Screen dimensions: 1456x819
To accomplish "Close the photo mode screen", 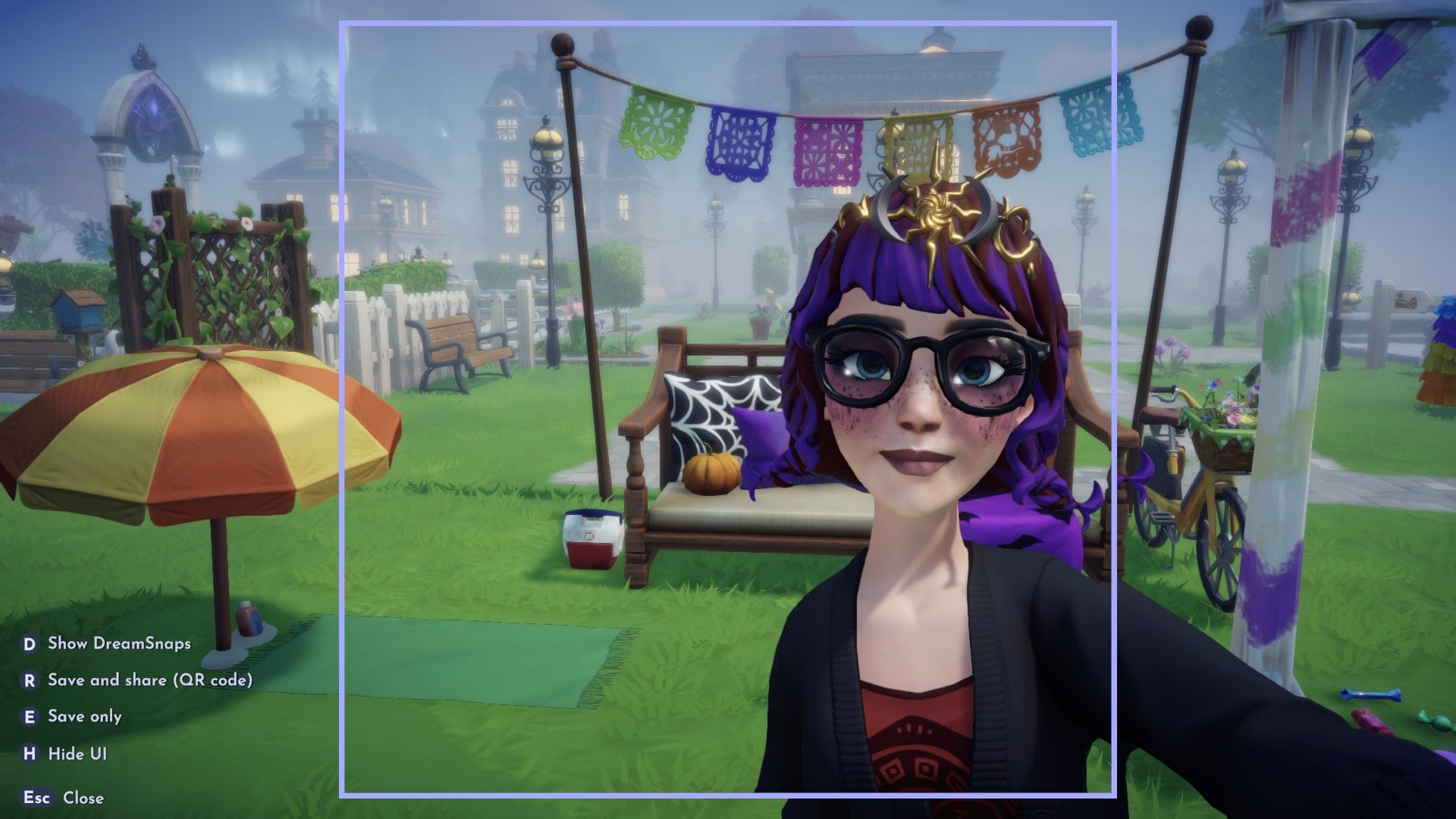I will coord(85,798).
